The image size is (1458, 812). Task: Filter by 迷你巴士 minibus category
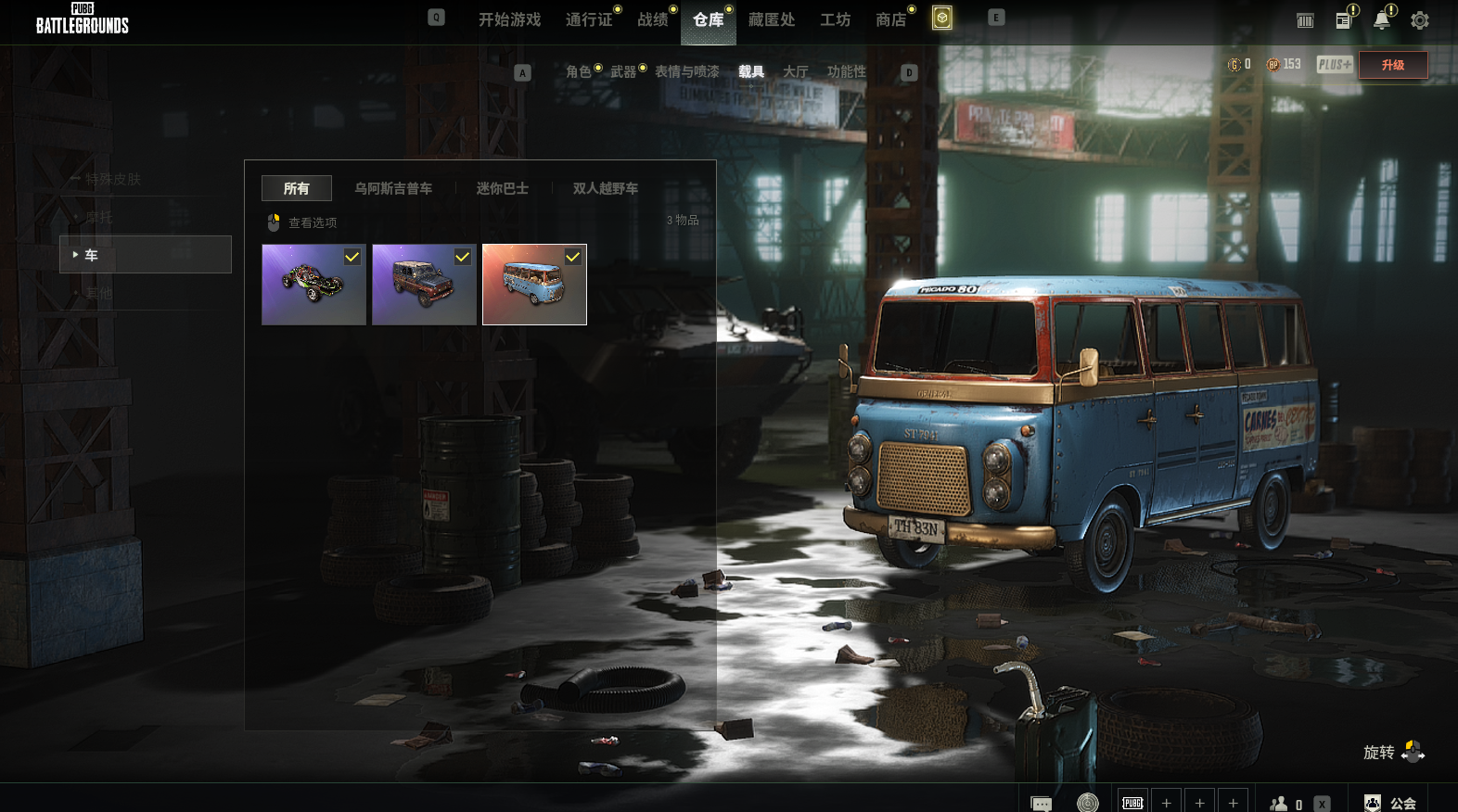(x=503, y=188)
